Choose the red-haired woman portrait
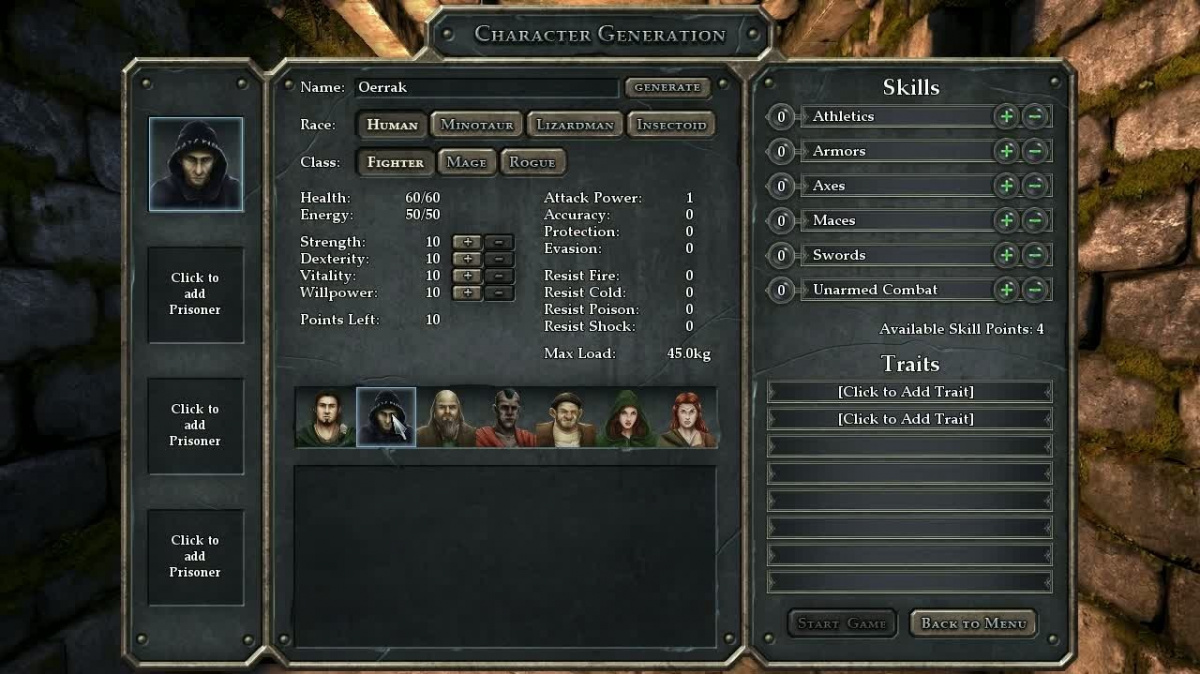 687,418
